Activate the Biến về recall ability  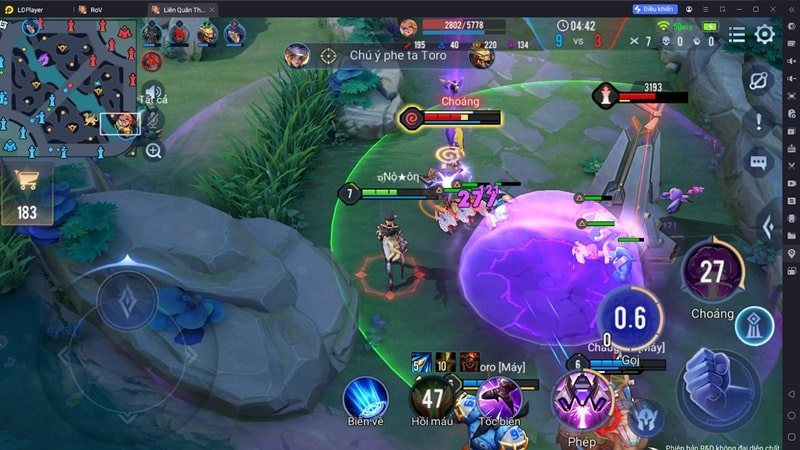coord(365,398)
